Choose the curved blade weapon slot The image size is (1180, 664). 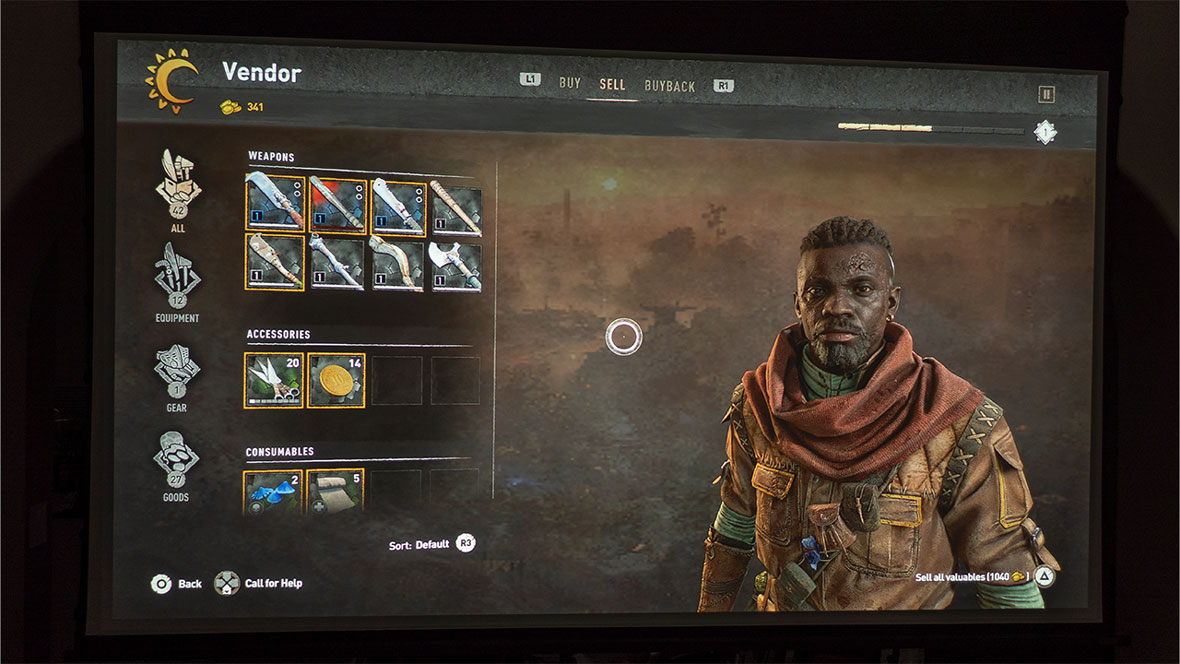398,264
